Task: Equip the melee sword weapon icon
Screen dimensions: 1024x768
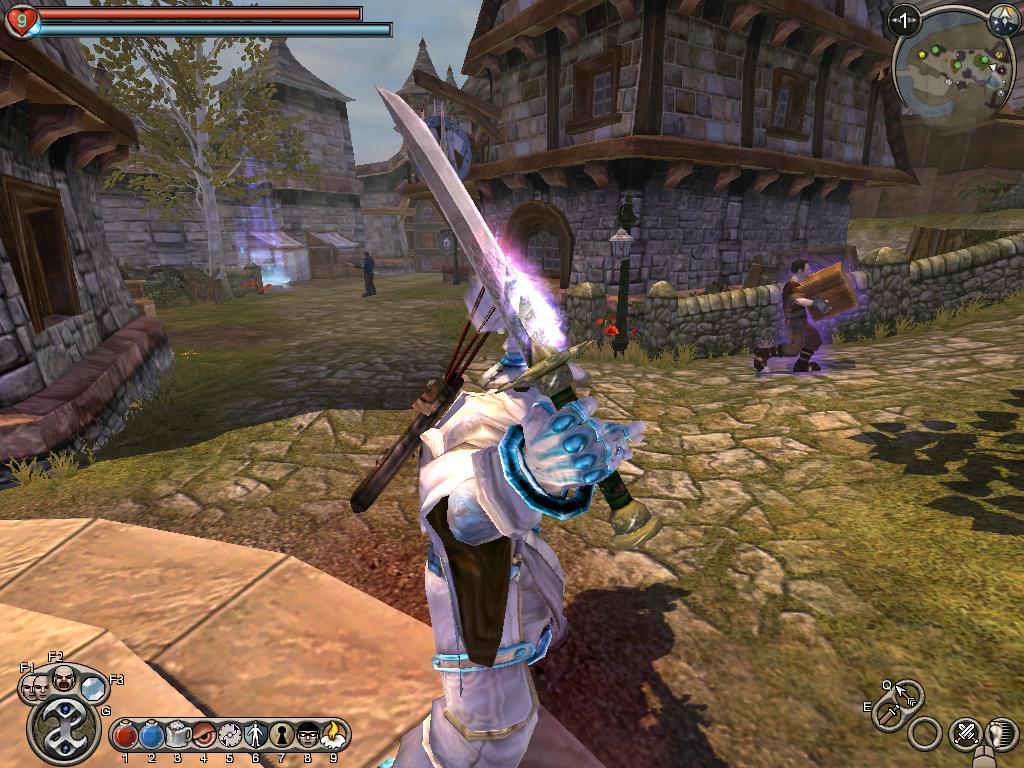Action: [888, 715]
